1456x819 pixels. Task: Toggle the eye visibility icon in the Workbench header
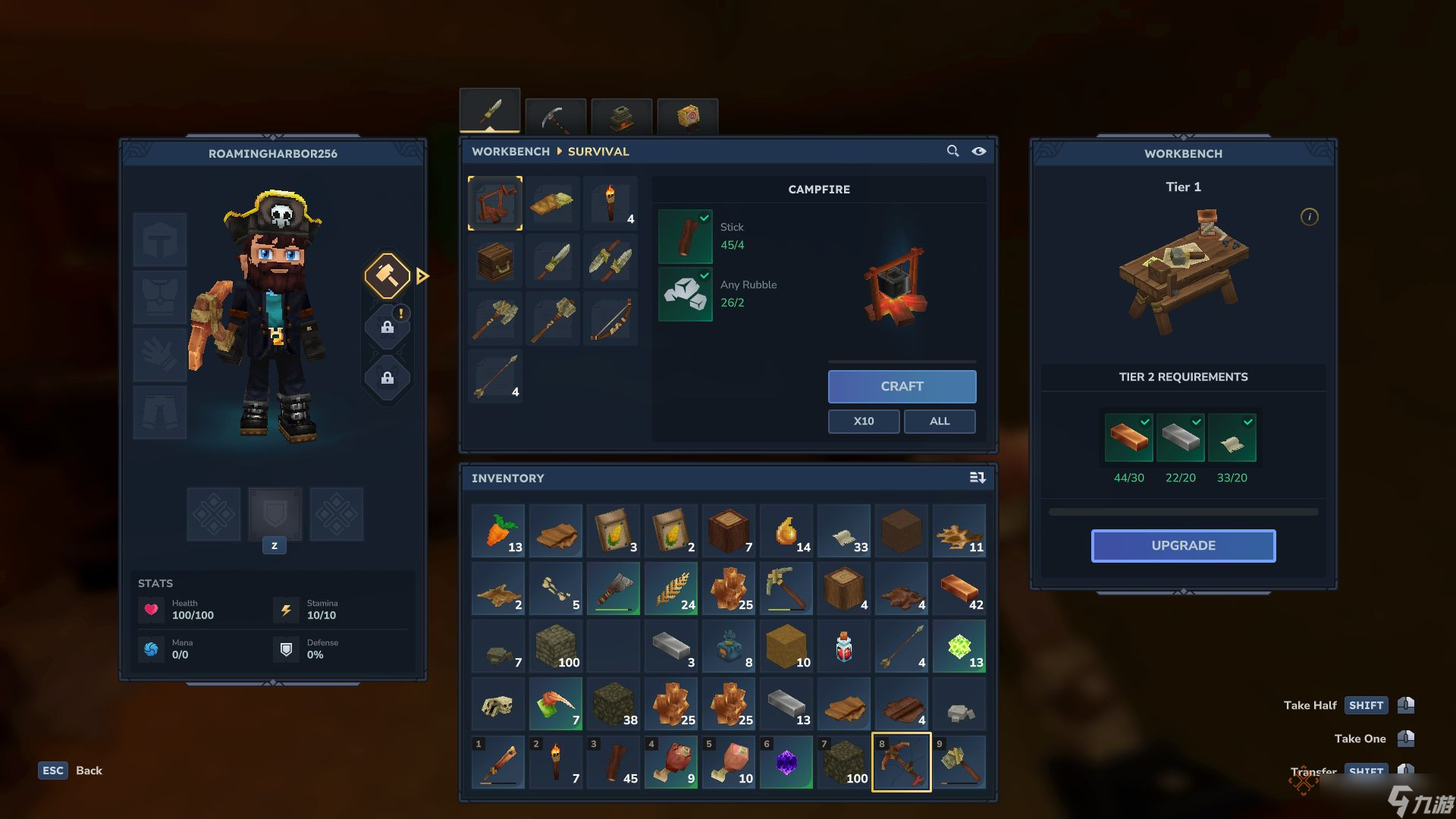coord(979,152)
